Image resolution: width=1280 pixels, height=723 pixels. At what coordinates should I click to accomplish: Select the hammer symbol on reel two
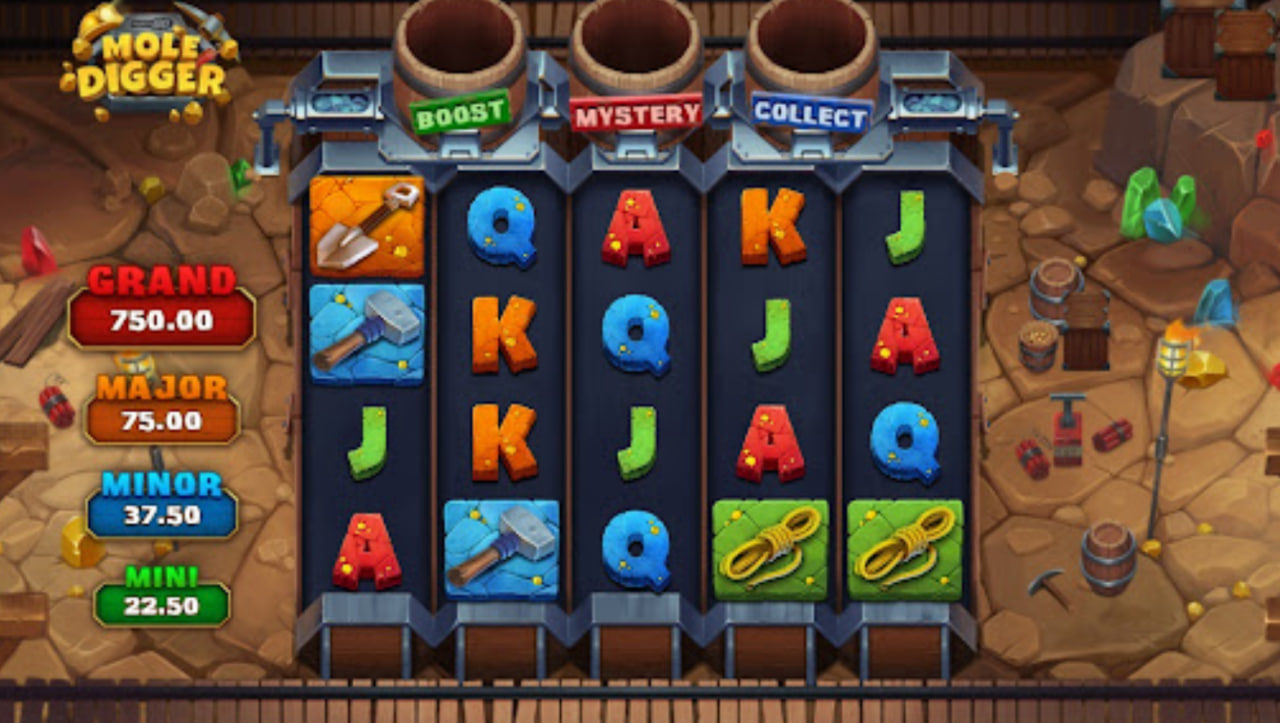[x=502, y=548]
